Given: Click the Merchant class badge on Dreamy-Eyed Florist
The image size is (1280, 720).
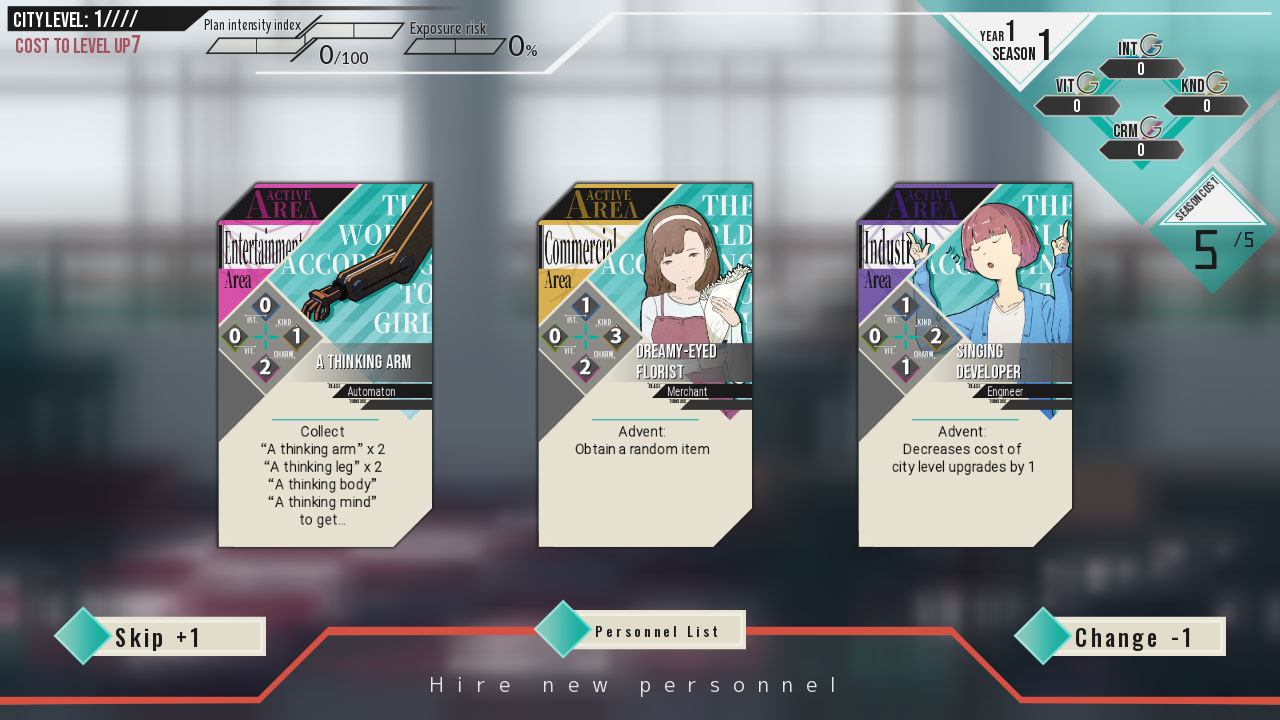Looking at the screenshot, I should (x=686, y=392).
